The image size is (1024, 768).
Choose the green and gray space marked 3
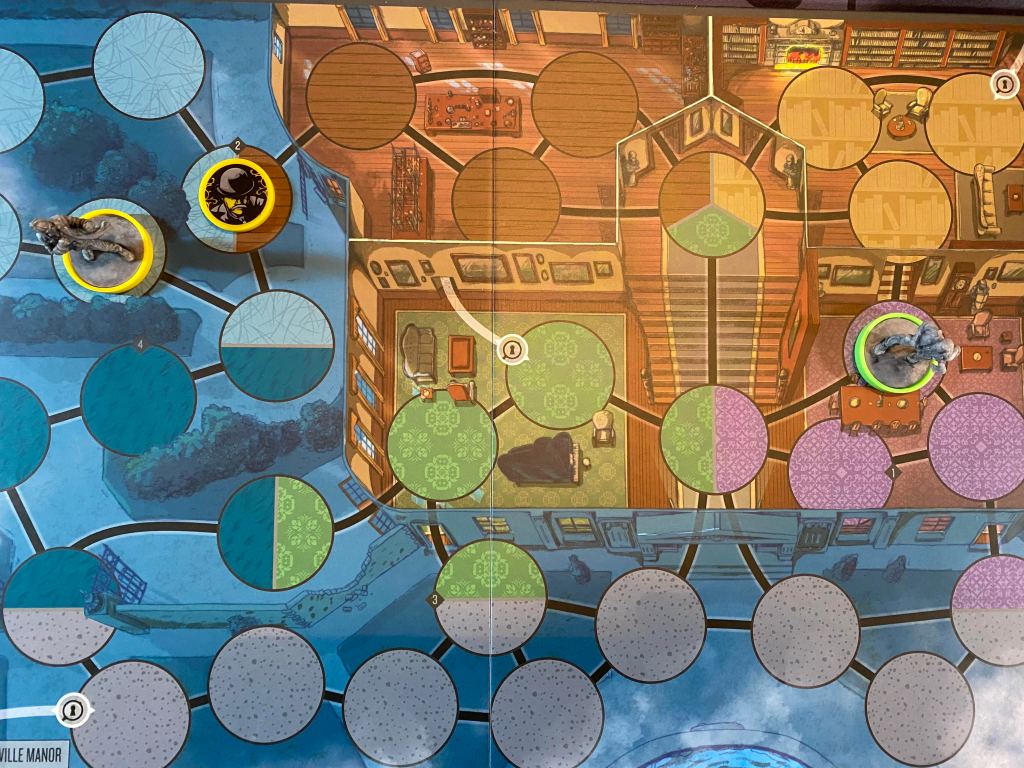[x=490, y=596]
